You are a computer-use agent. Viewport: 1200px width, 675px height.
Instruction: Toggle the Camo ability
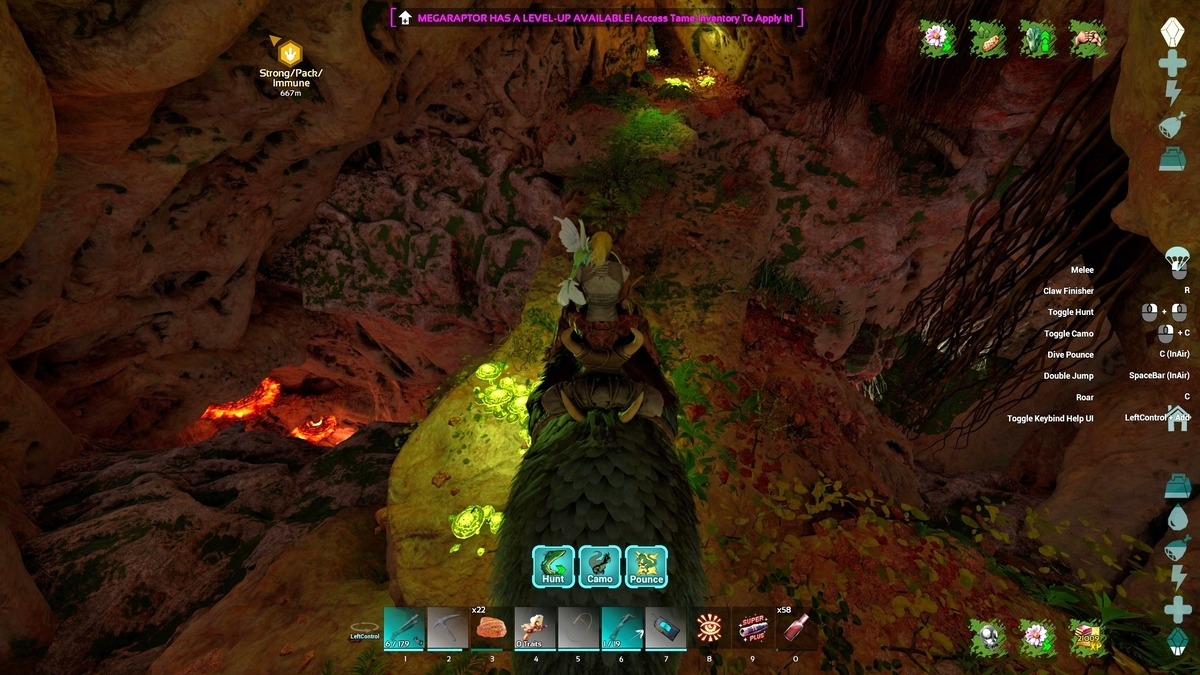coord(600,566)
